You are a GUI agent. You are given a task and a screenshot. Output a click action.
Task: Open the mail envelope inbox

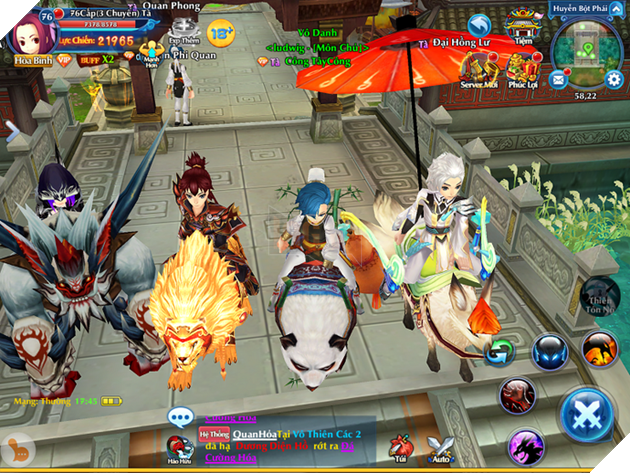pyautogui.click(x=557, y=77)
